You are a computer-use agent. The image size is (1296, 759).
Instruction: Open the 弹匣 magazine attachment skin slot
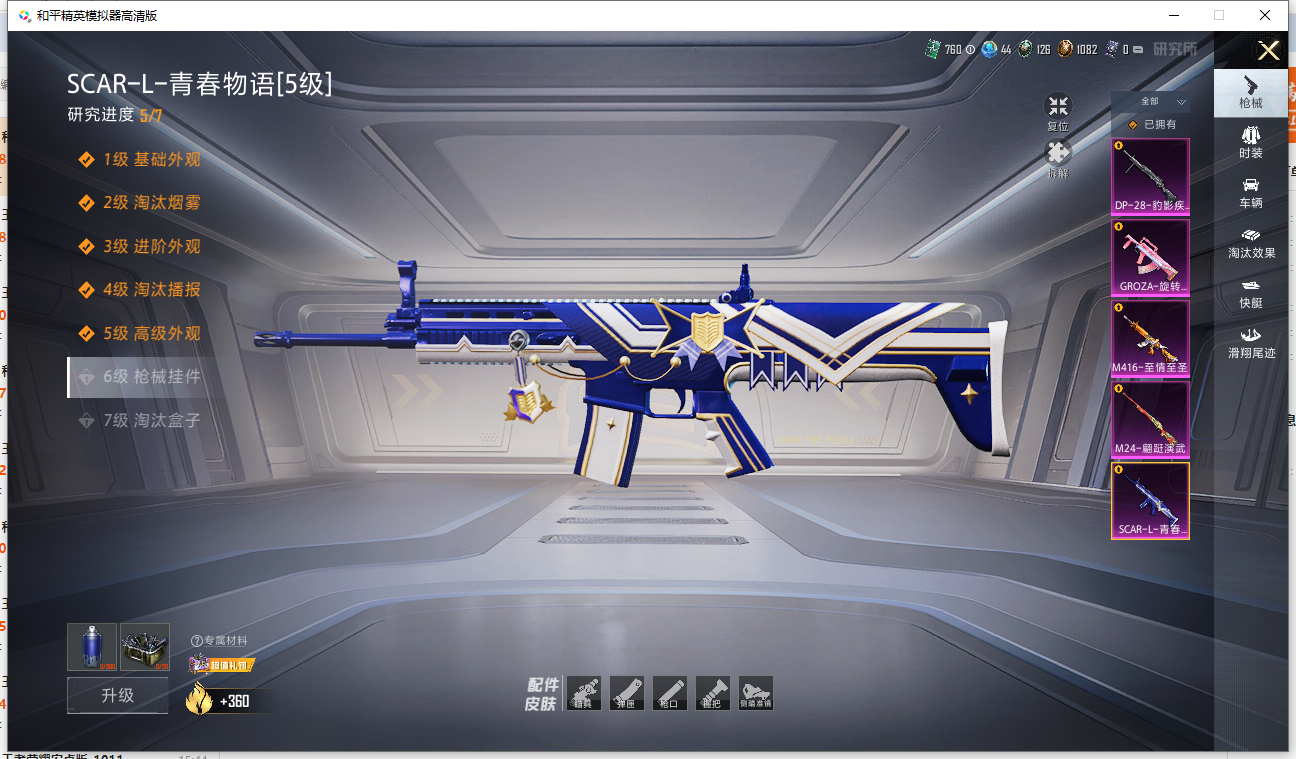[x=626, y=693]
